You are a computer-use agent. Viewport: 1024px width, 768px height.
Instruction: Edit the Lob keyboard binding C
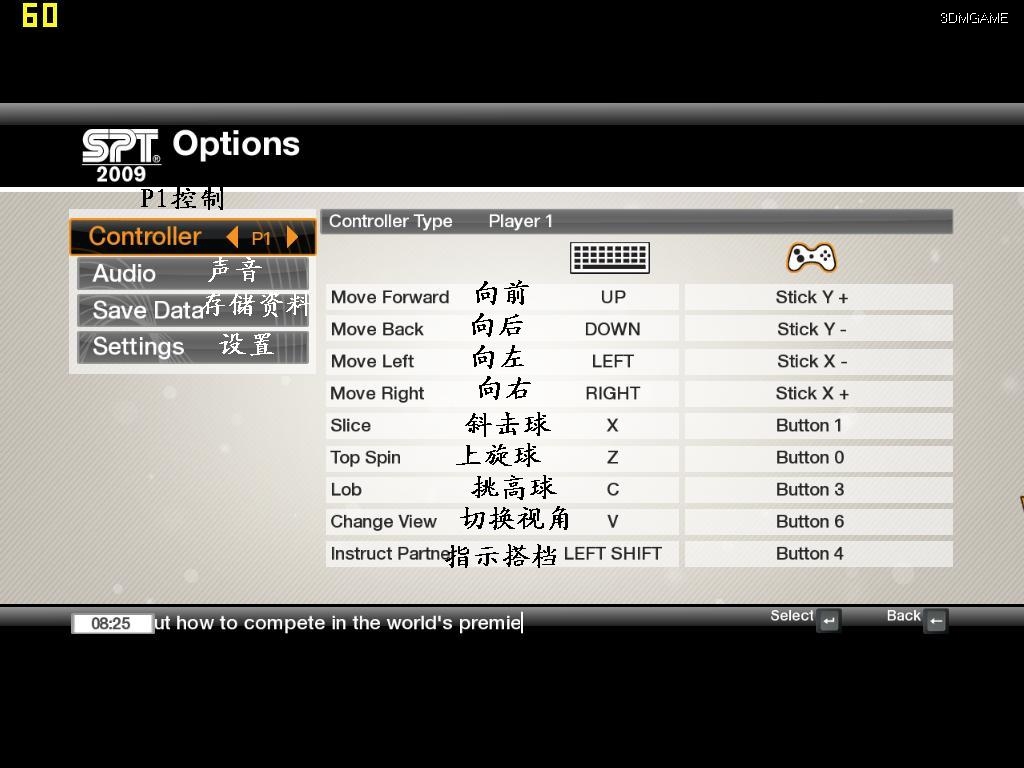click(613, 489)
